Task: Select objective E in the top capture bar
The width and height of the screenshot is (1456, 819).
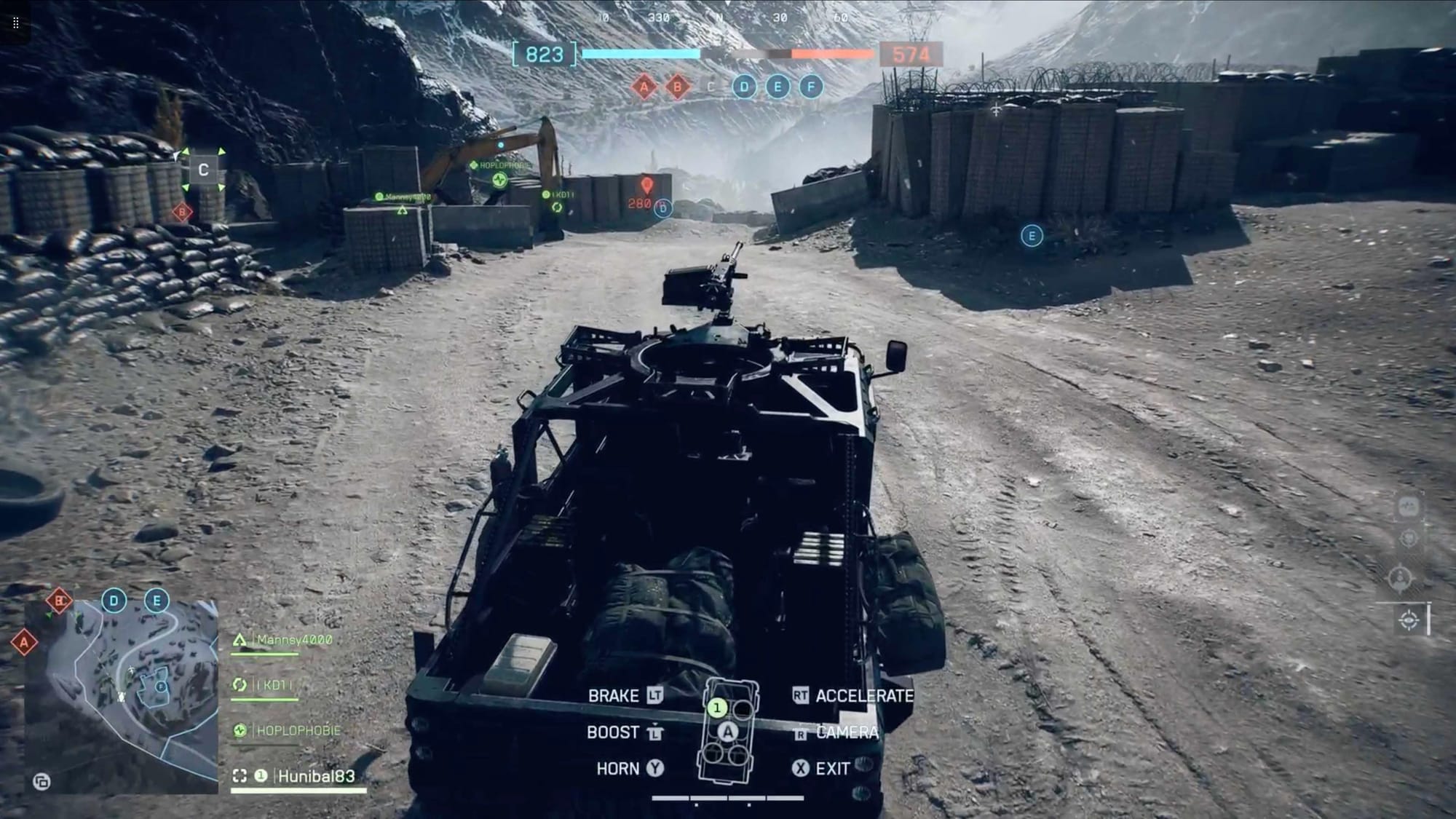Action: (778, 87)
